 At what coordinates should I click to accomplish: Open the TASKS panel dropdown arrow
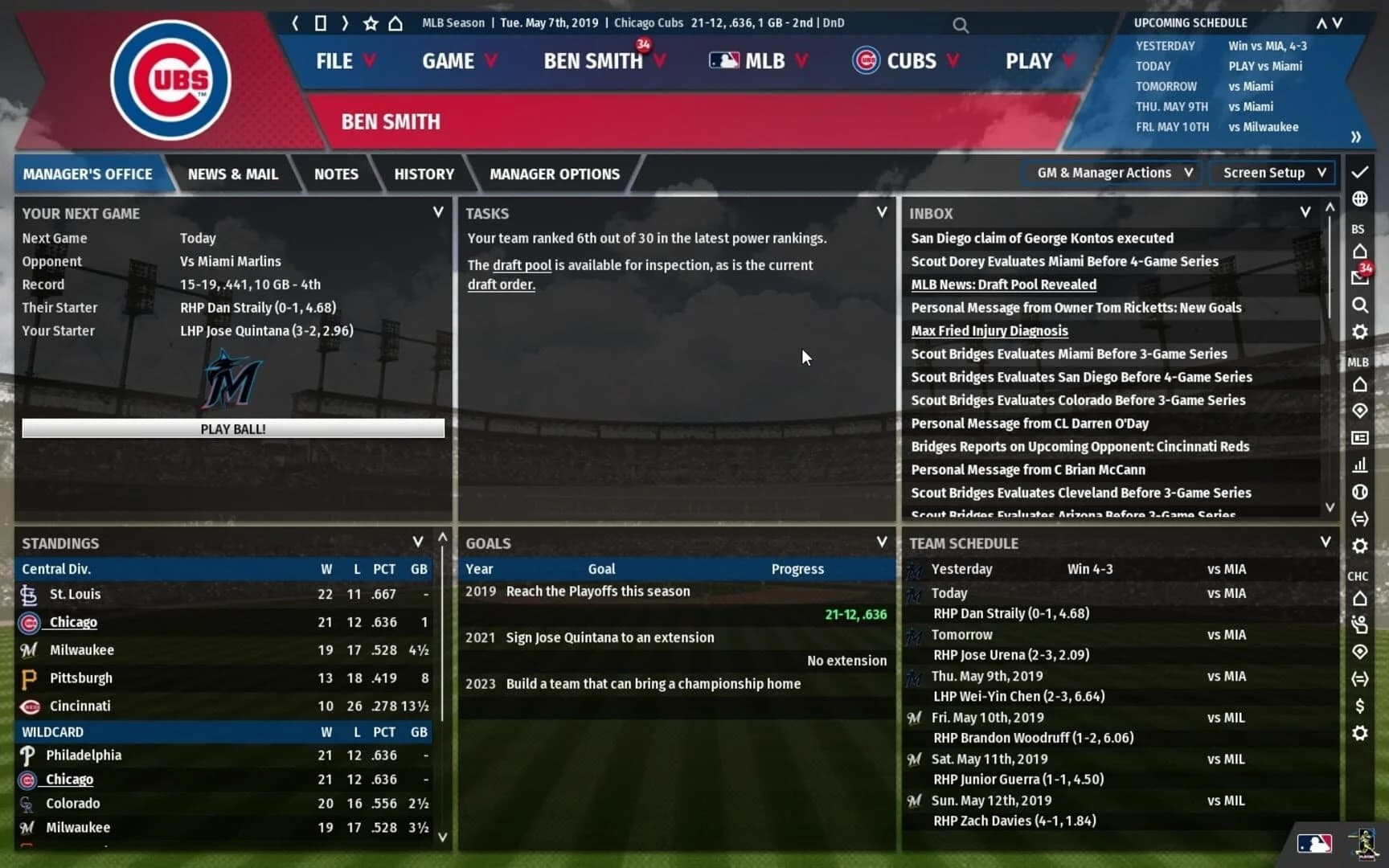882,212
